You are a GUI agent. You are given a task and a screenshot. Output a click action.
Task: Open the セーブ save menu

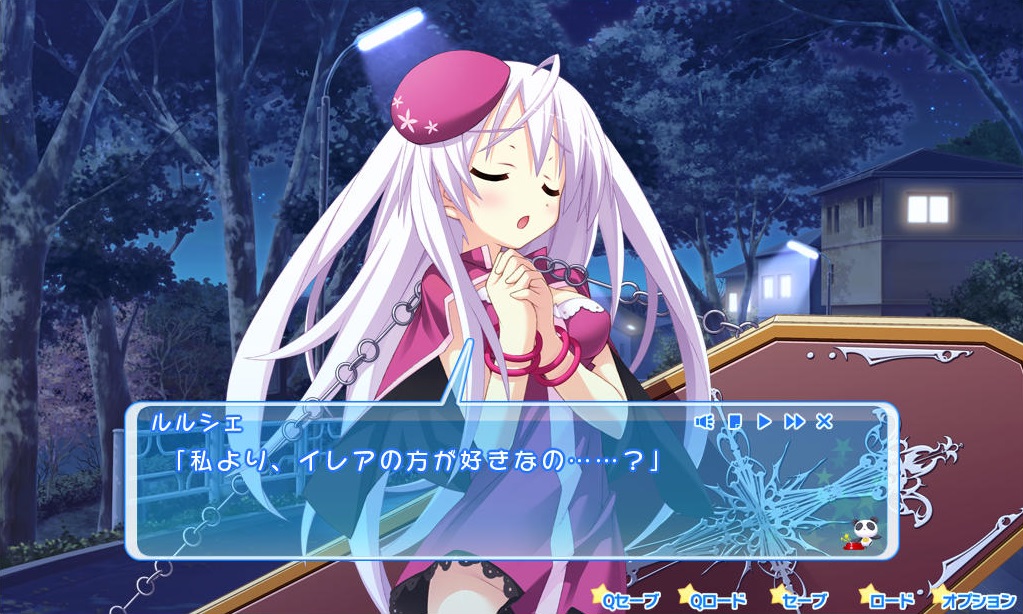[803, 599]
